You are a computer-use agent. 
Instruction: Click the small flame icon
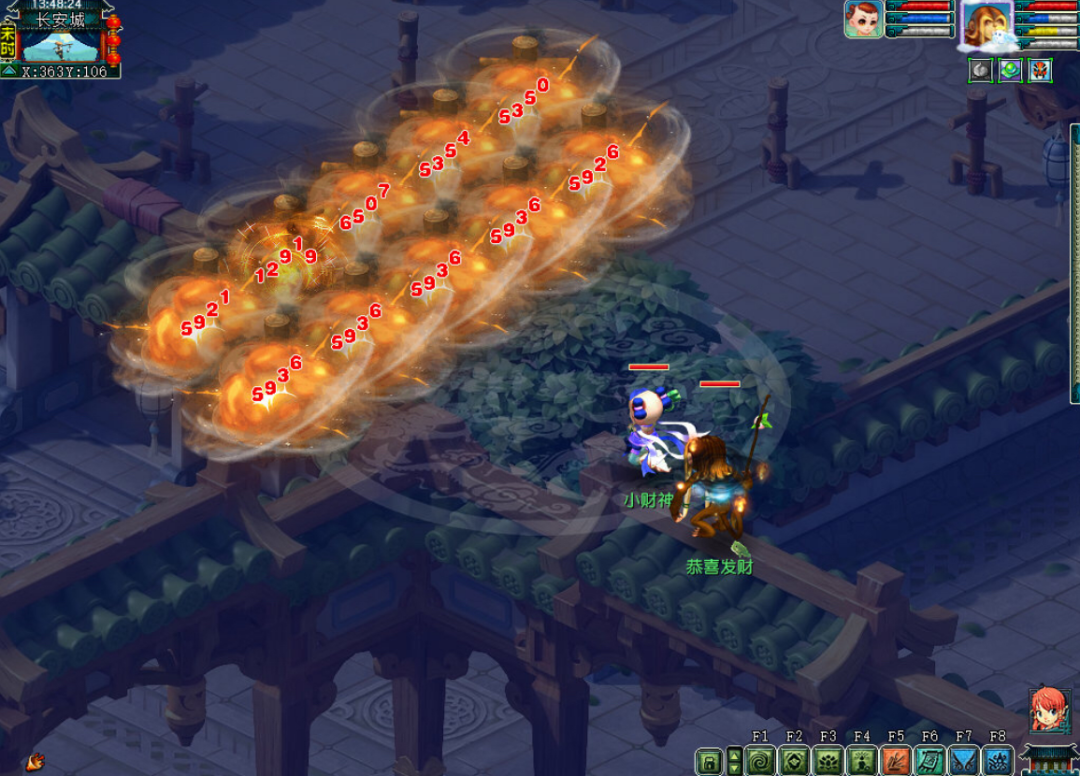[x=35, y=762]
